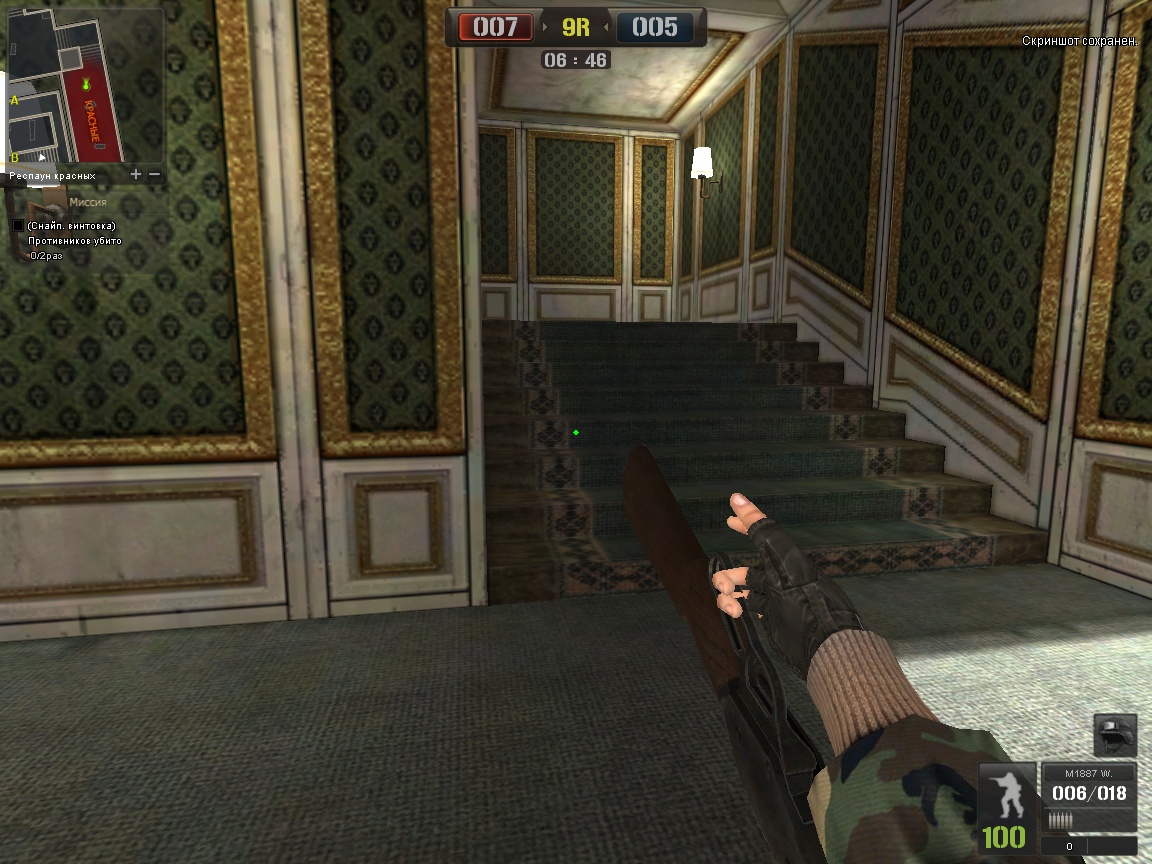Viewport: 1152px width, 864px height.
Task: Click the helmet icon above weapon panel
Action: [1115, 735]
